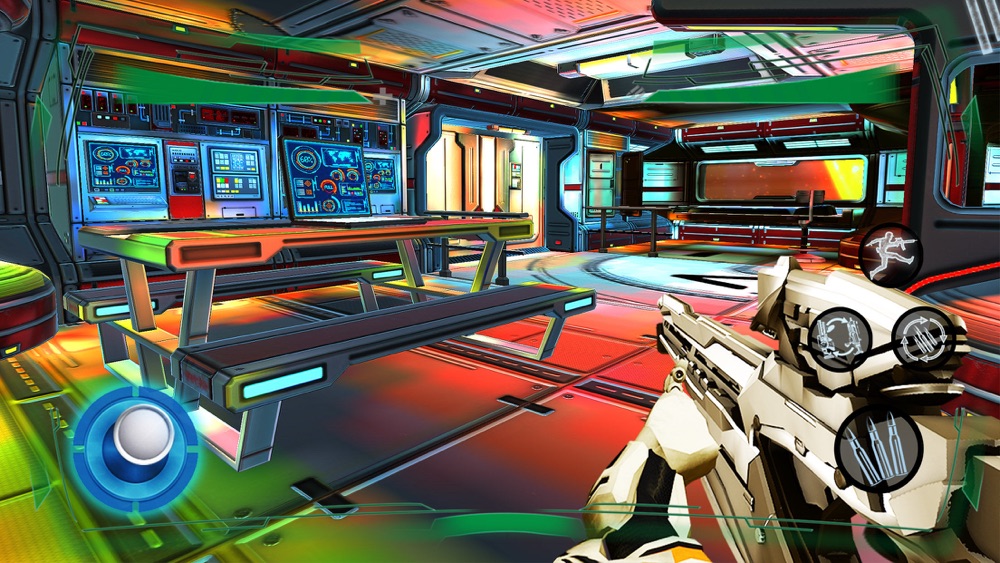The width and height of the screenshot is (1000, 563).
Task: Switch weapons with the weapon swap icon
Action: [x=838, y=338]
